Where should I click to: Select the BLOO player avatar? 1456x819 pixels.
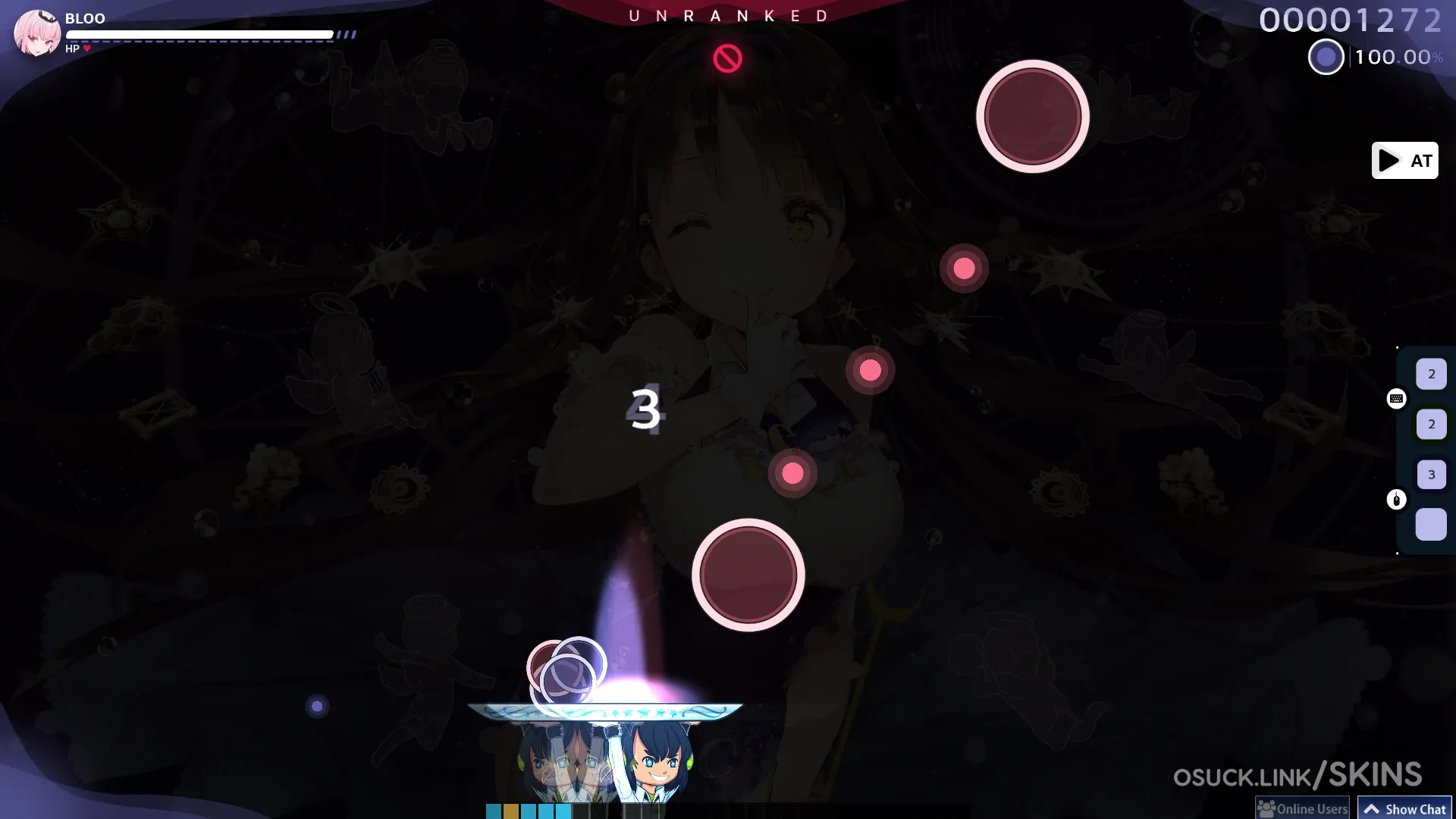36,33
